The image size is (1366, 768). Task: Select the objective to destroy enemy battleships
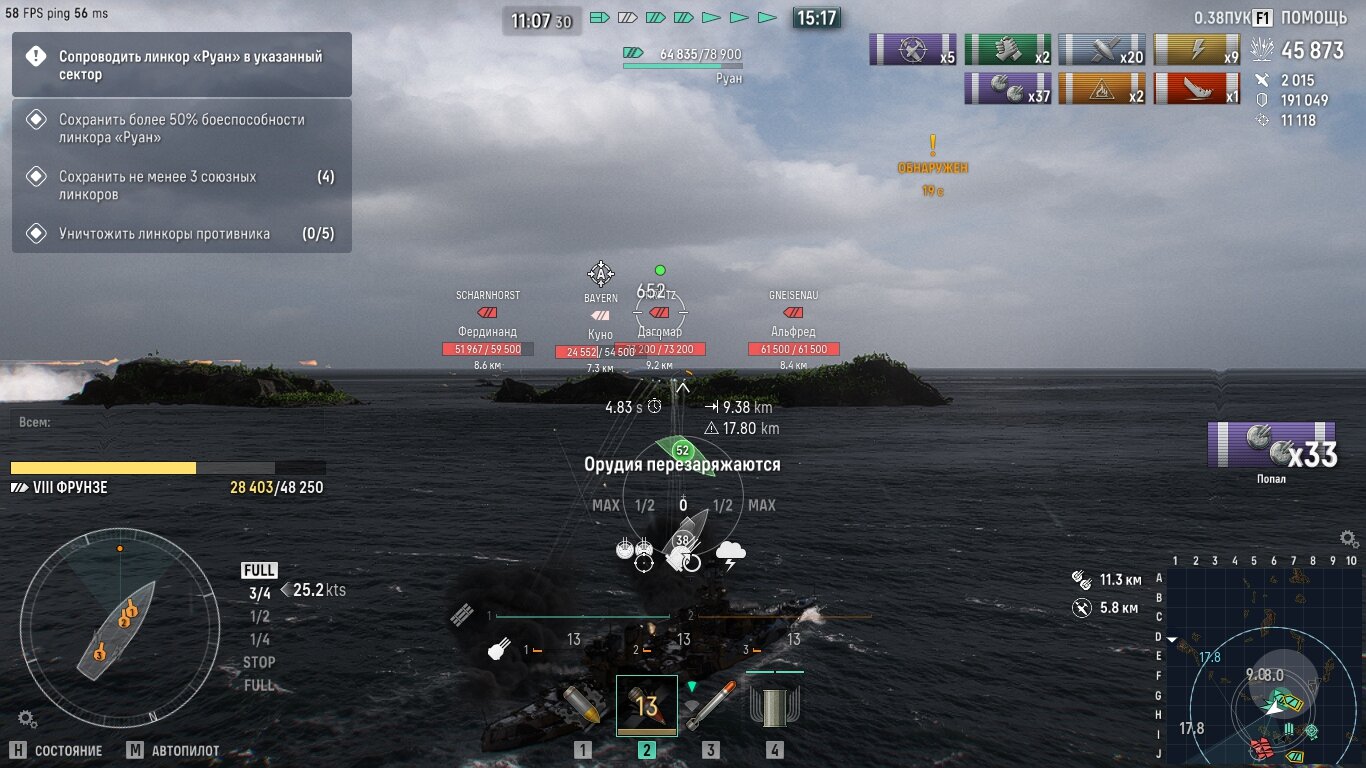point(182,234)
